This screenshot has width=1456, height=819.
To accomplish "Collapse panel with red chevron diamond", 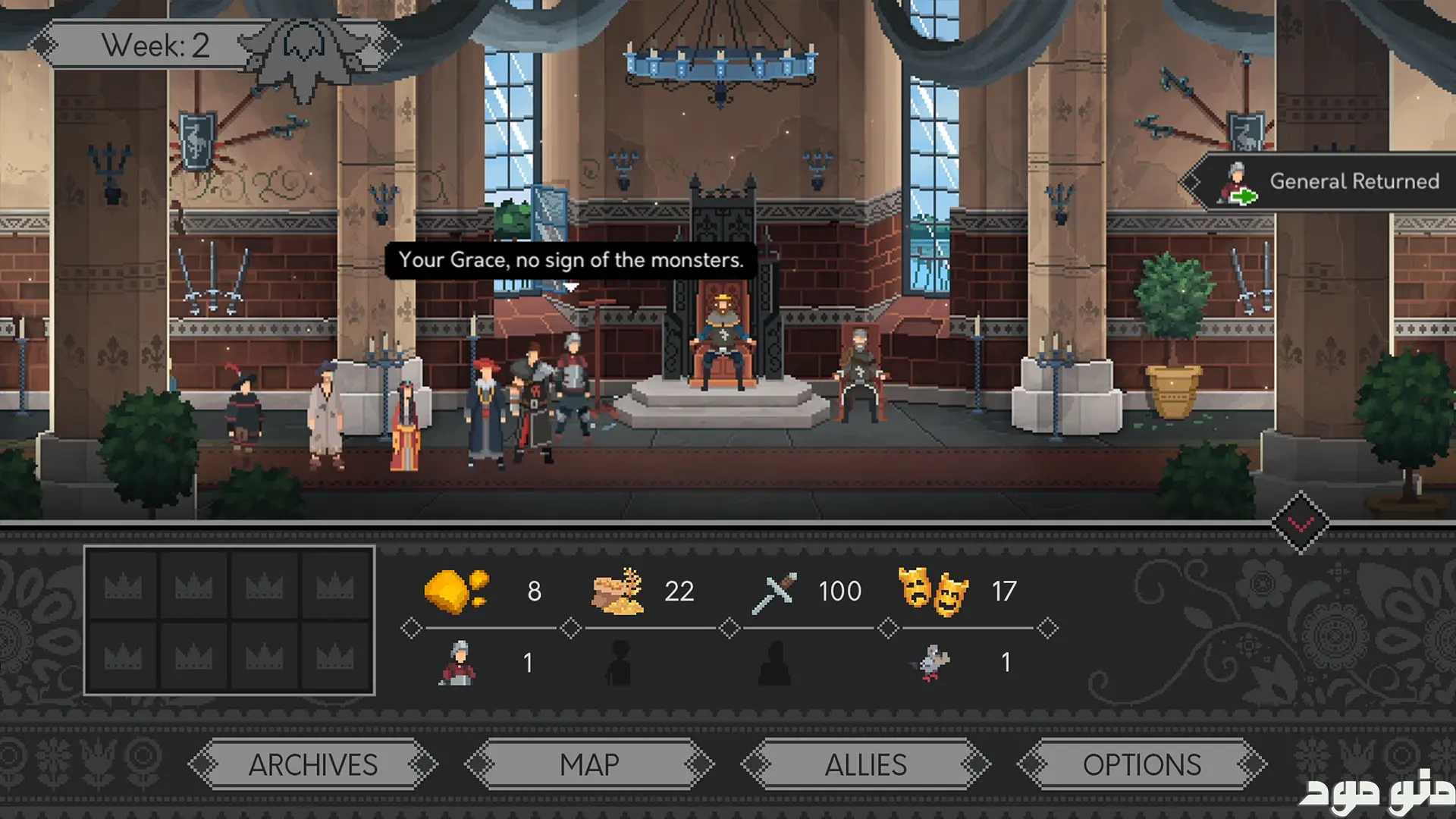I will (1301, 522).
